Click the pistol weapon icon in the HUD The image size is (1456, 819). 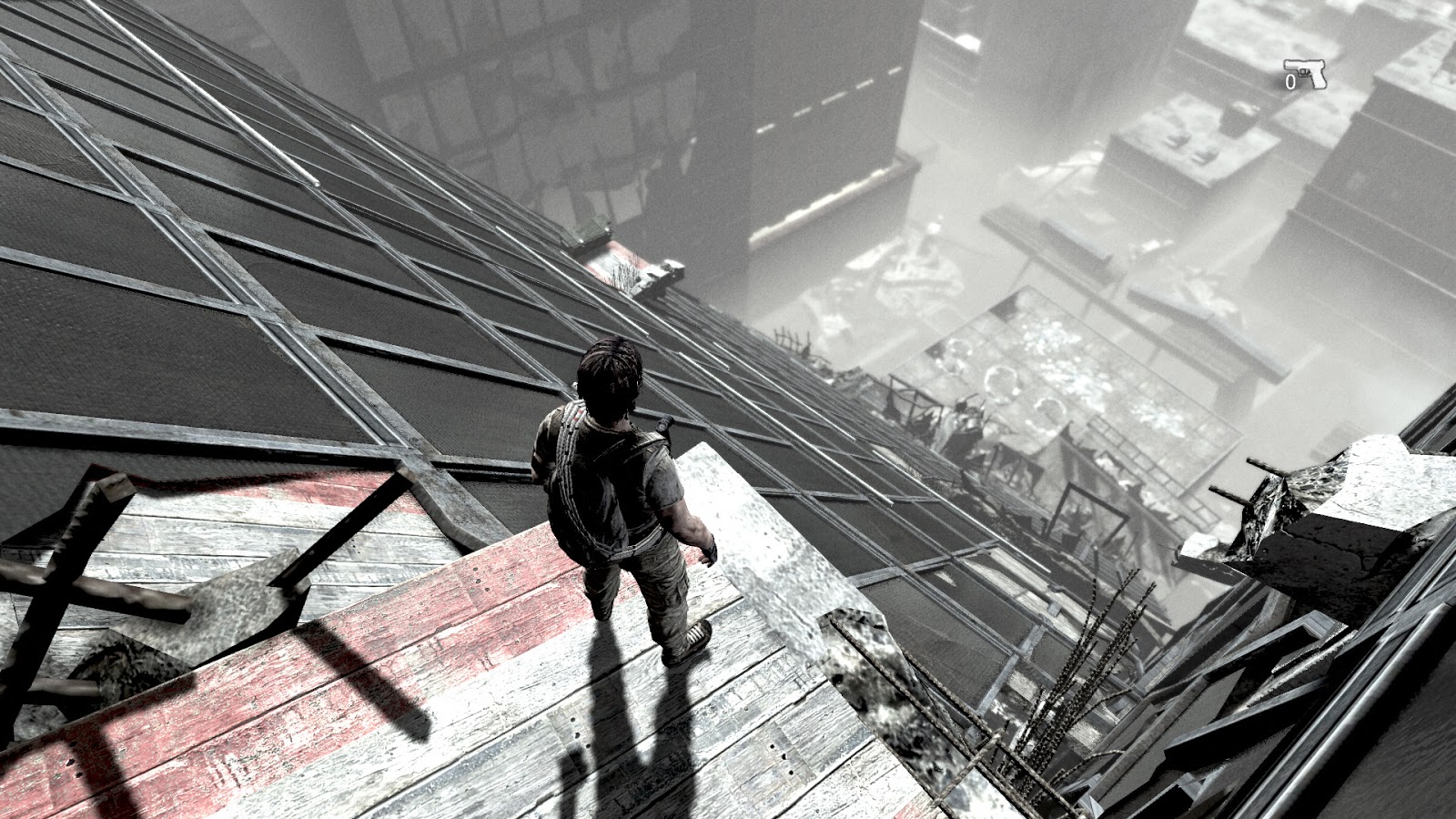pyautogui.click(x=1305, y=73)
